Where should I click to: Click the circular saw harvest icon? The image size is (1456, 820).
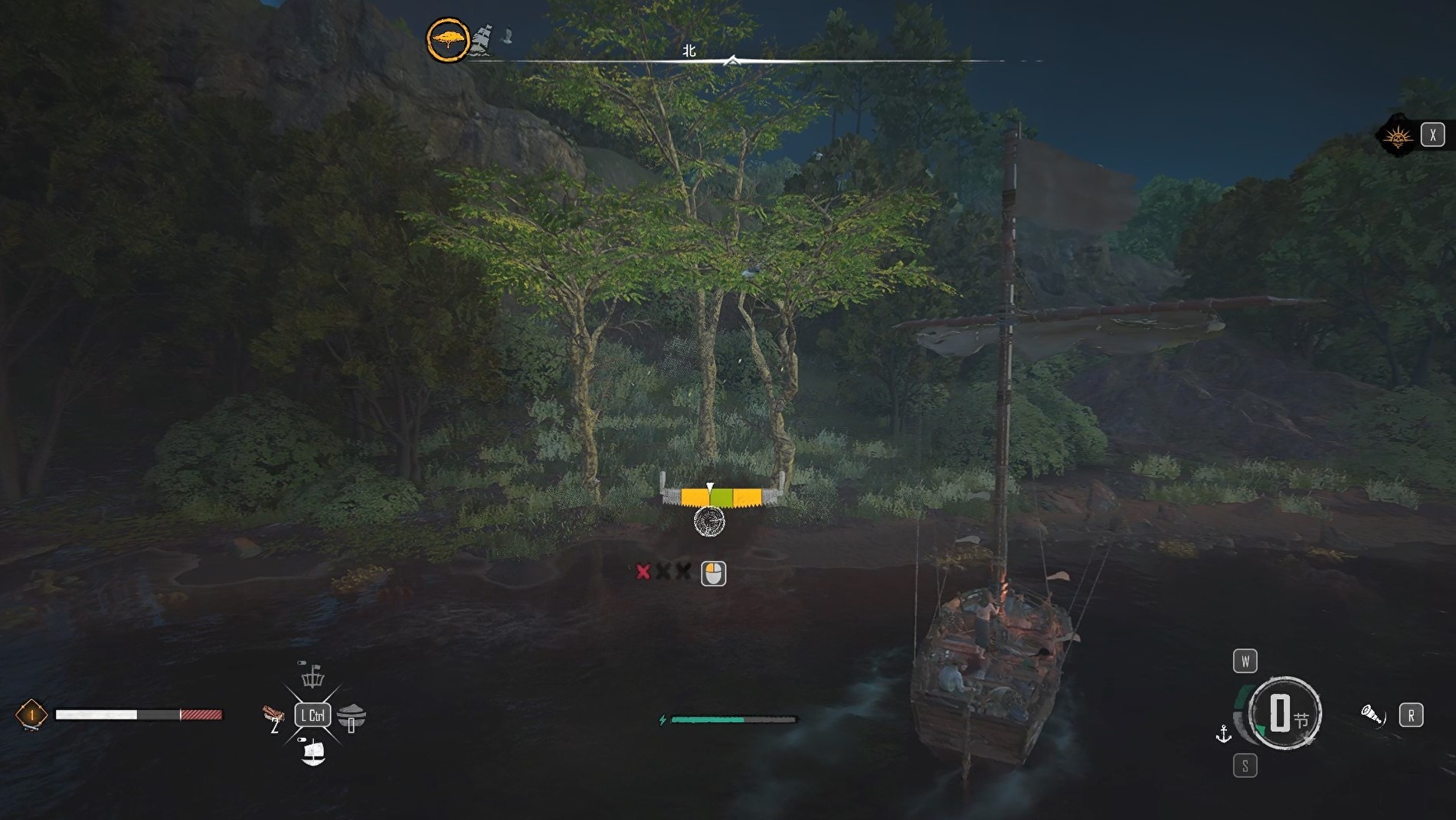(x=709, y=522)
